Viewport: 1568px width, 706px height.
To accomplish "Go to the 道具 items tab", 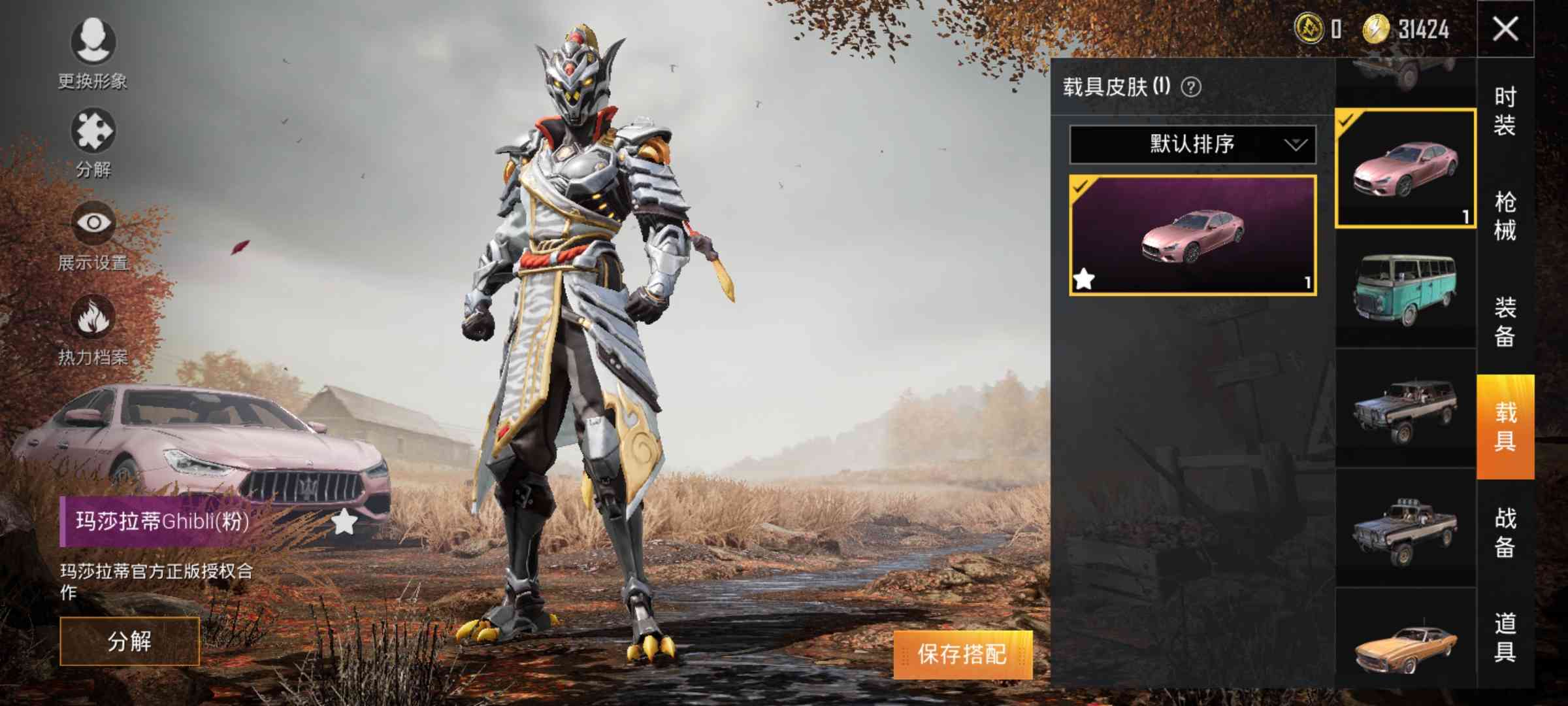I will click(x=1505, y=637).
